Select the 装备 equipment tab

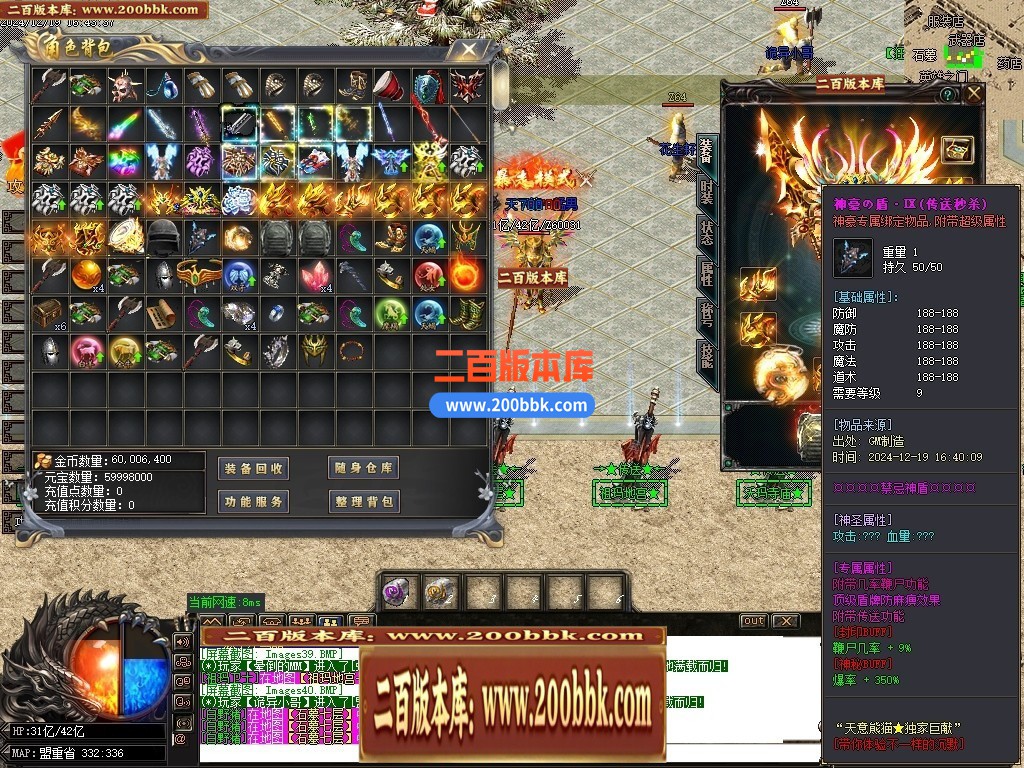point(707,152)
